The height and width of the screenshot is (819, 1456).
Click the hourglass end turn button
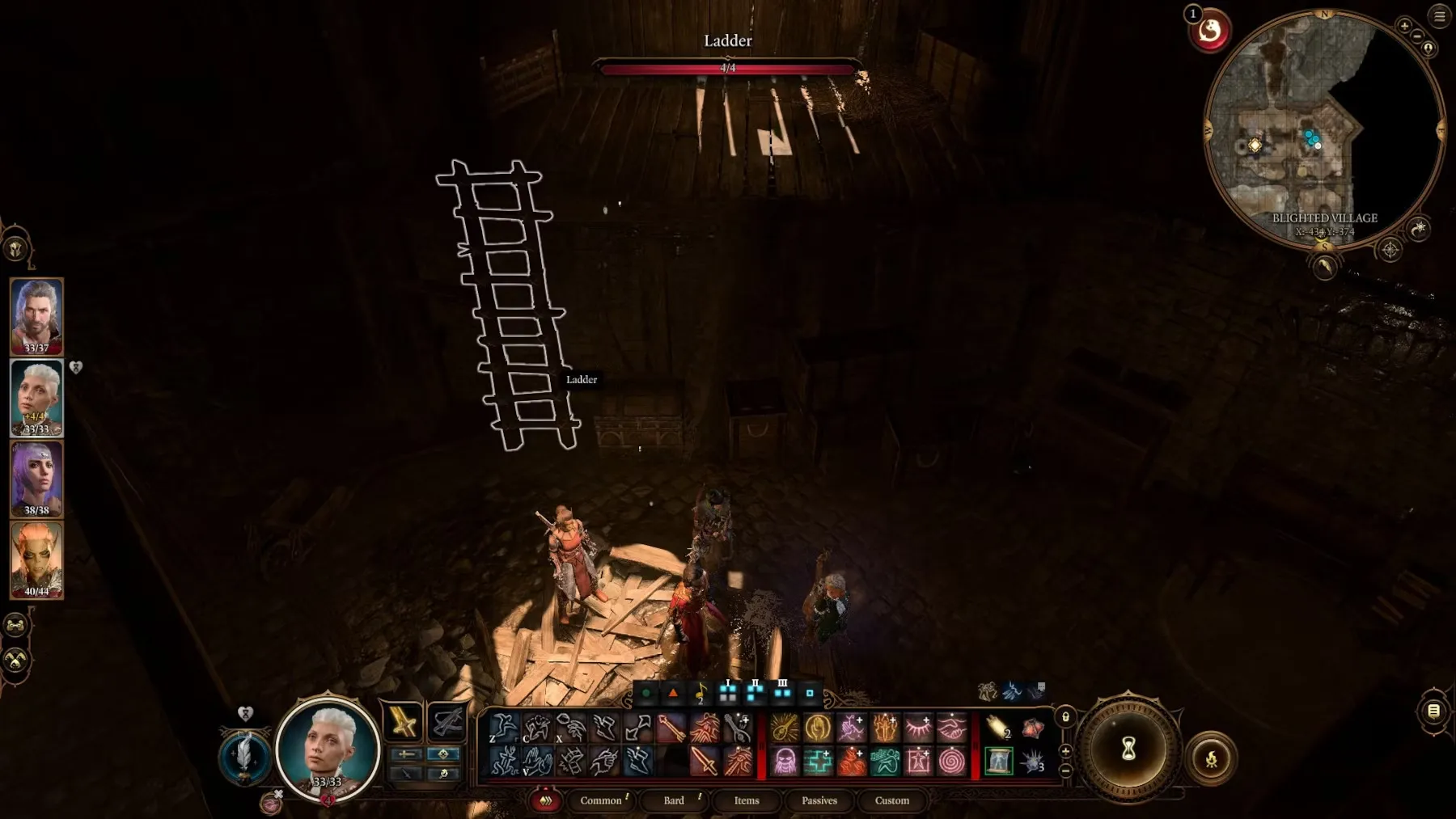point(1128,749)
